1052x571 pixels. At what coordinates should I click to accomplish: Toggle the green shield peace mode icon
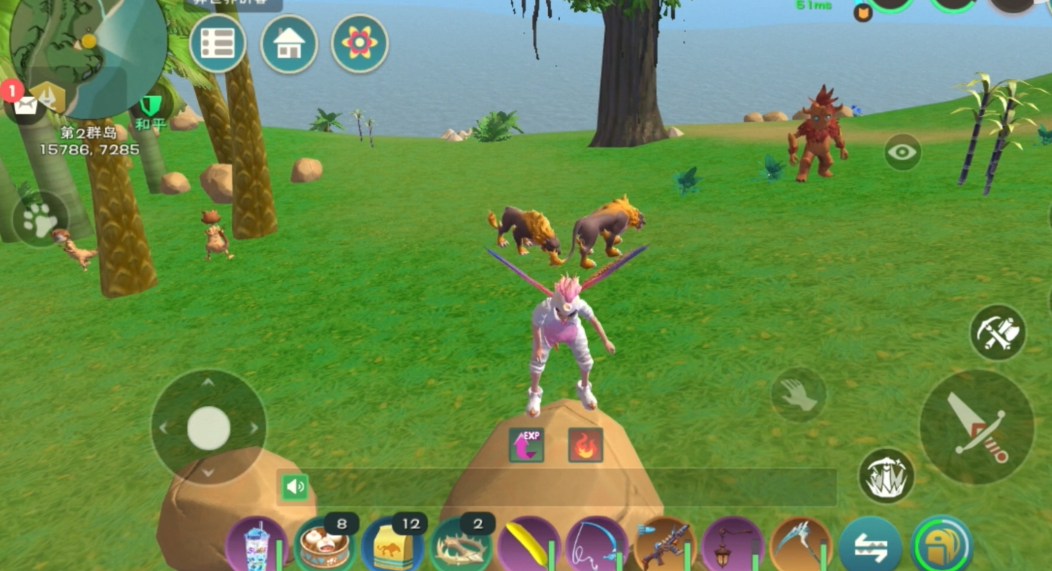point(152,106)
